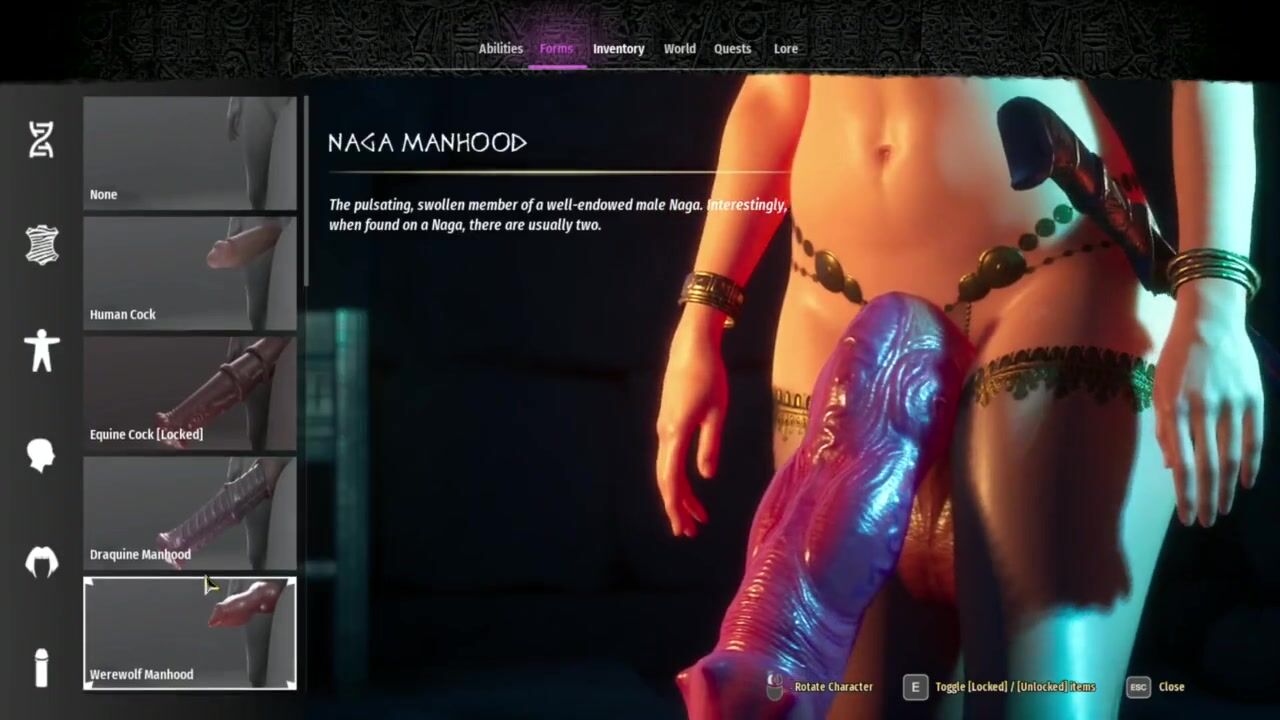Show the Quests tab
The width and height of the screenshot is (1280, 720).
[x=732, y=49]
